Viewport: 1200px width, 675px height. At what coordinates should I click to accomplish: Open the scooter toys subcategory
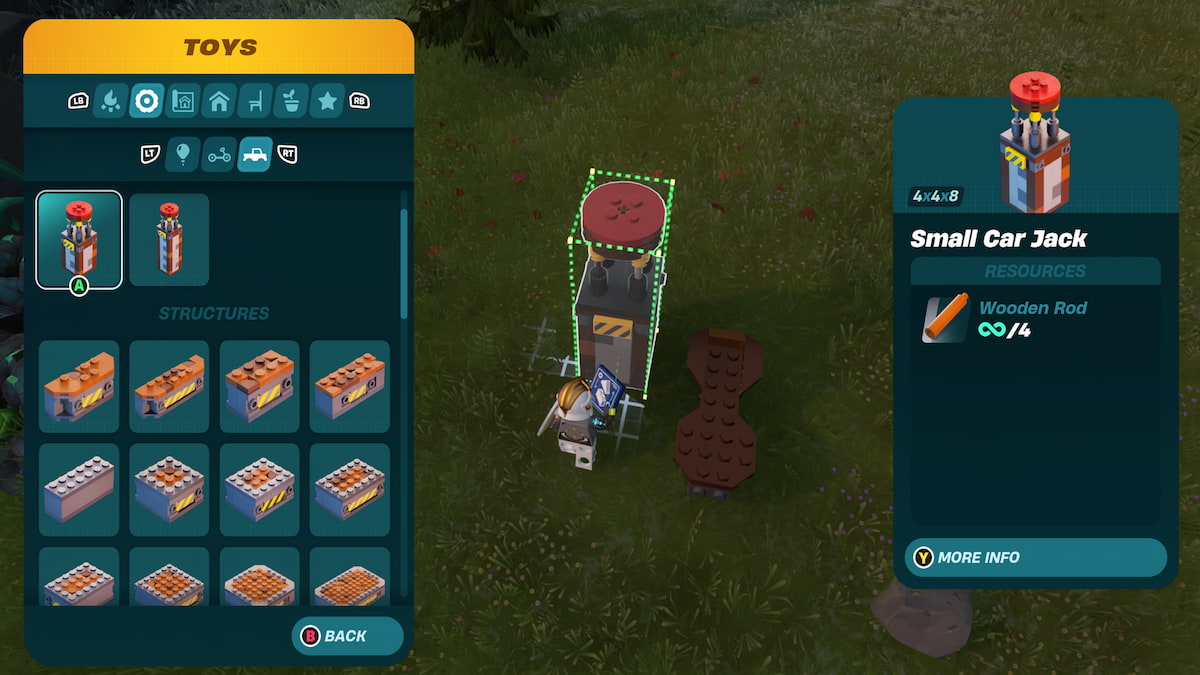click(x=219, y=154)
